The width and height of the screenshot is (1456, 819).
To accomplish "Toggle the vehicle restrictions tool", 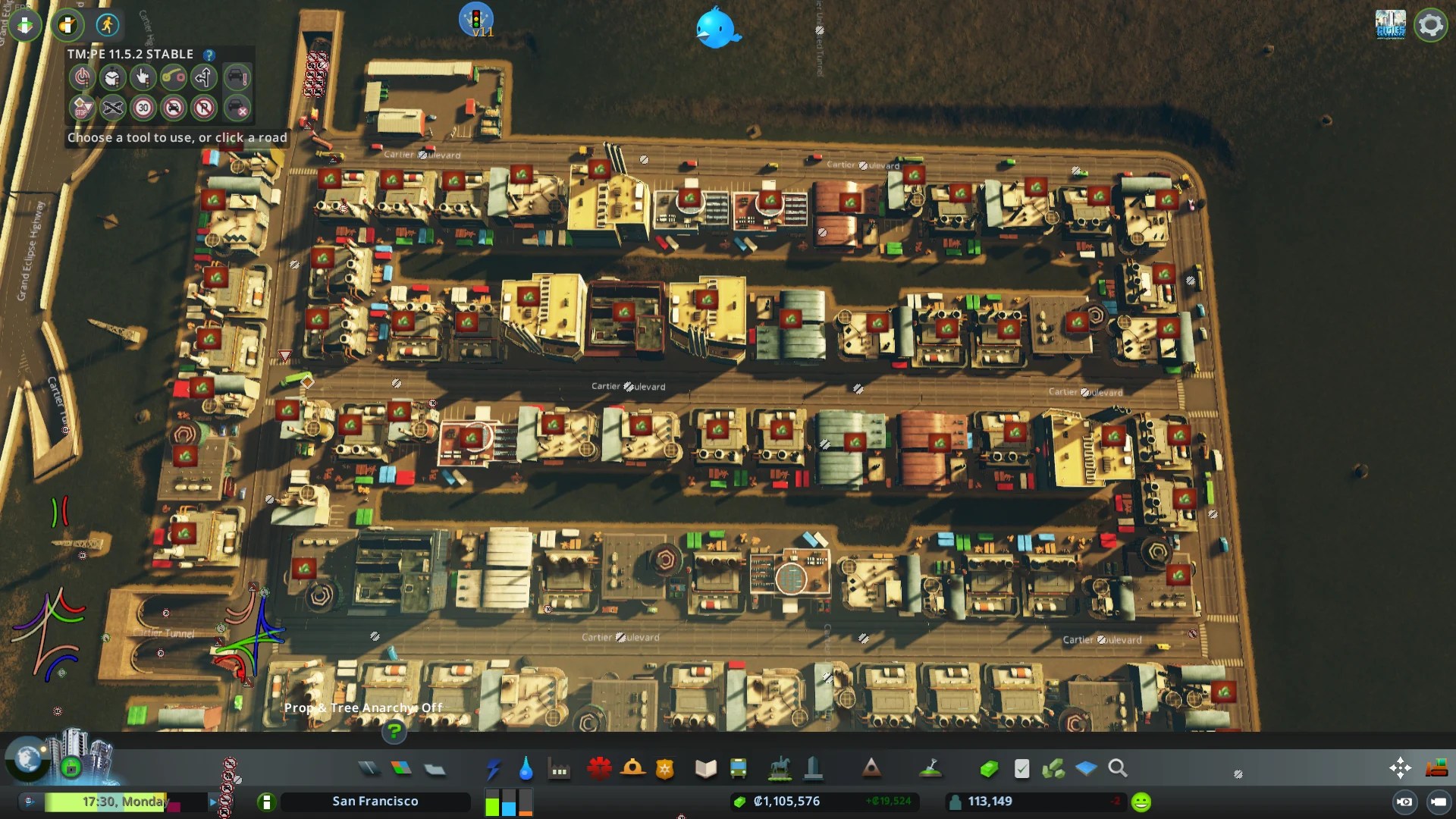I will click(x=174, y=108).
